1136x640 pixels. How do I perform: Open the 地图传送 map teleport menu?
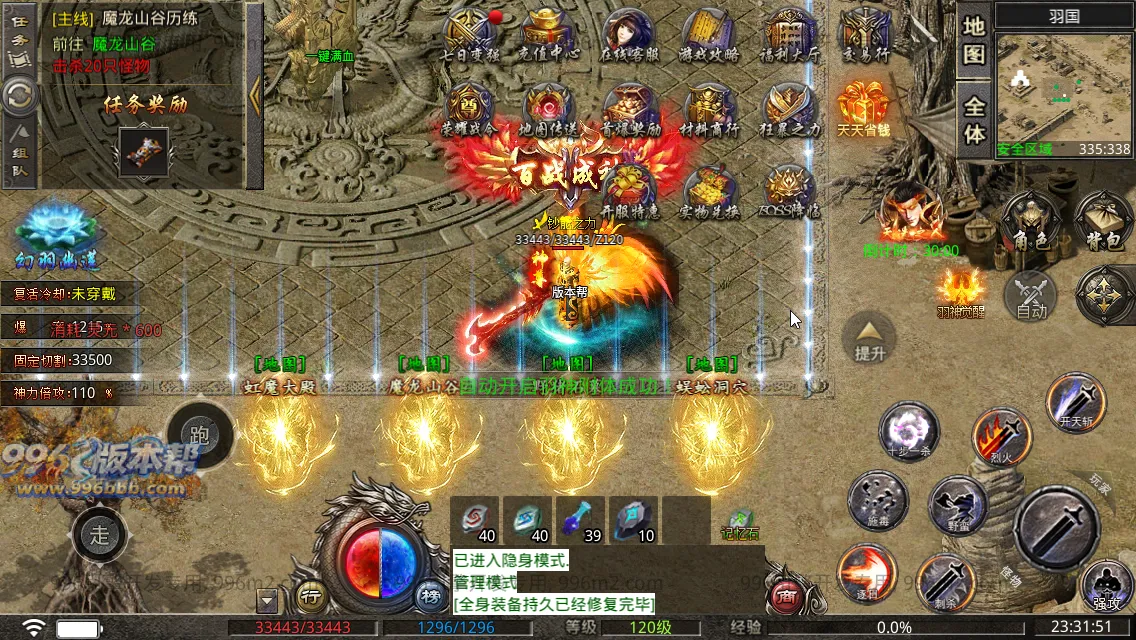tap(548, 108)
